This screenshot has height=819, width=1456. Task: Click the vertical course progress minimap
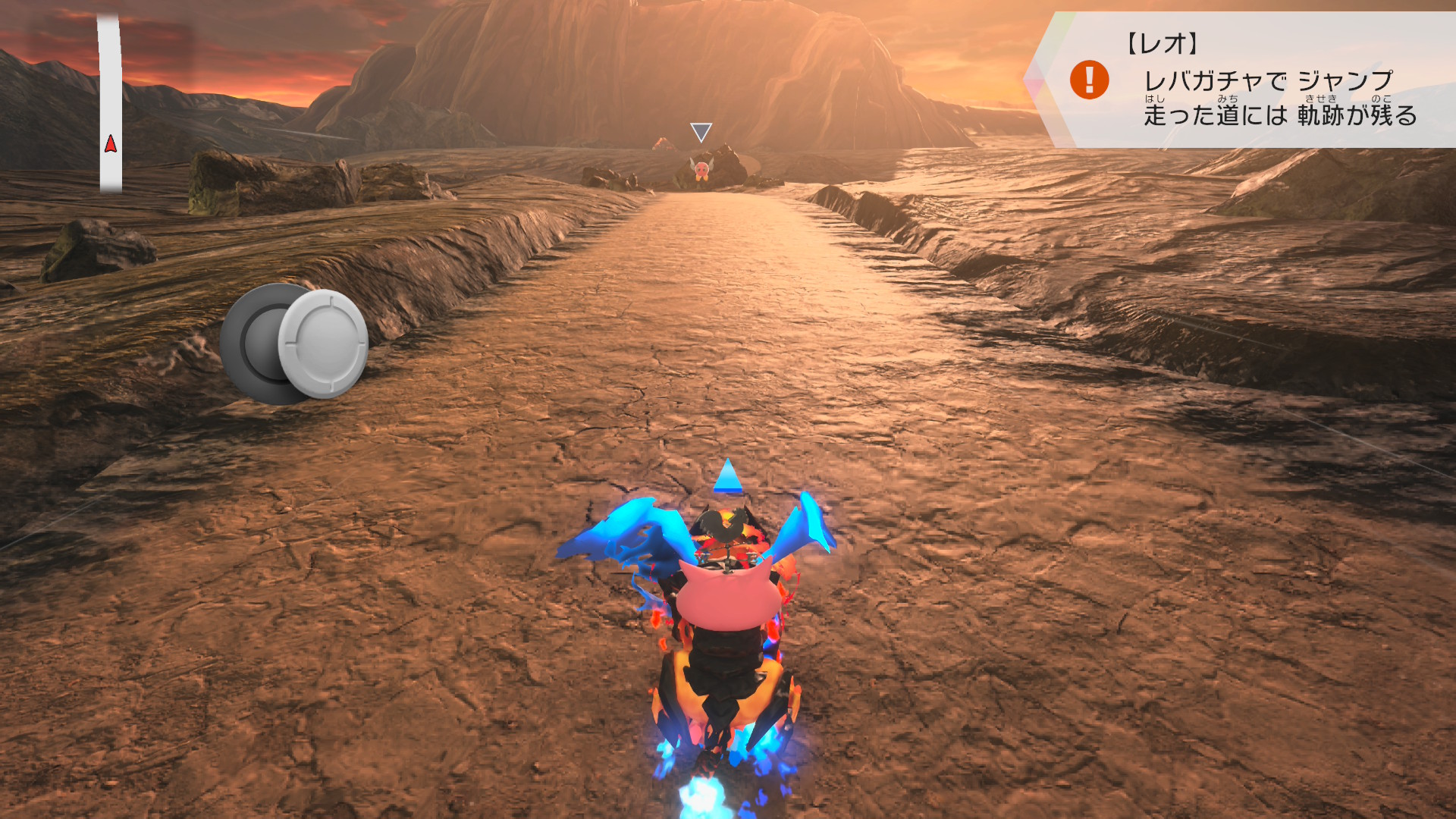pos(111,105)
